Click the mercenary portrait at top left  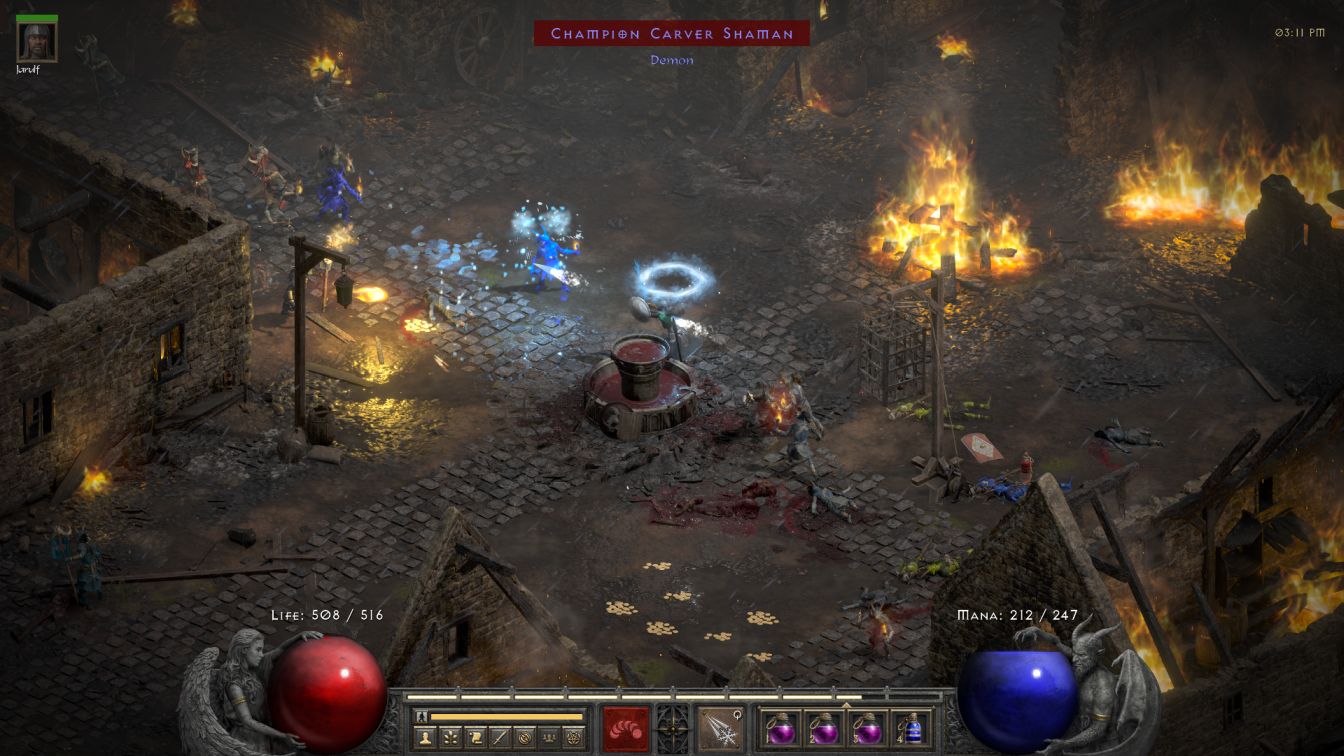click(x=37, y=42)
